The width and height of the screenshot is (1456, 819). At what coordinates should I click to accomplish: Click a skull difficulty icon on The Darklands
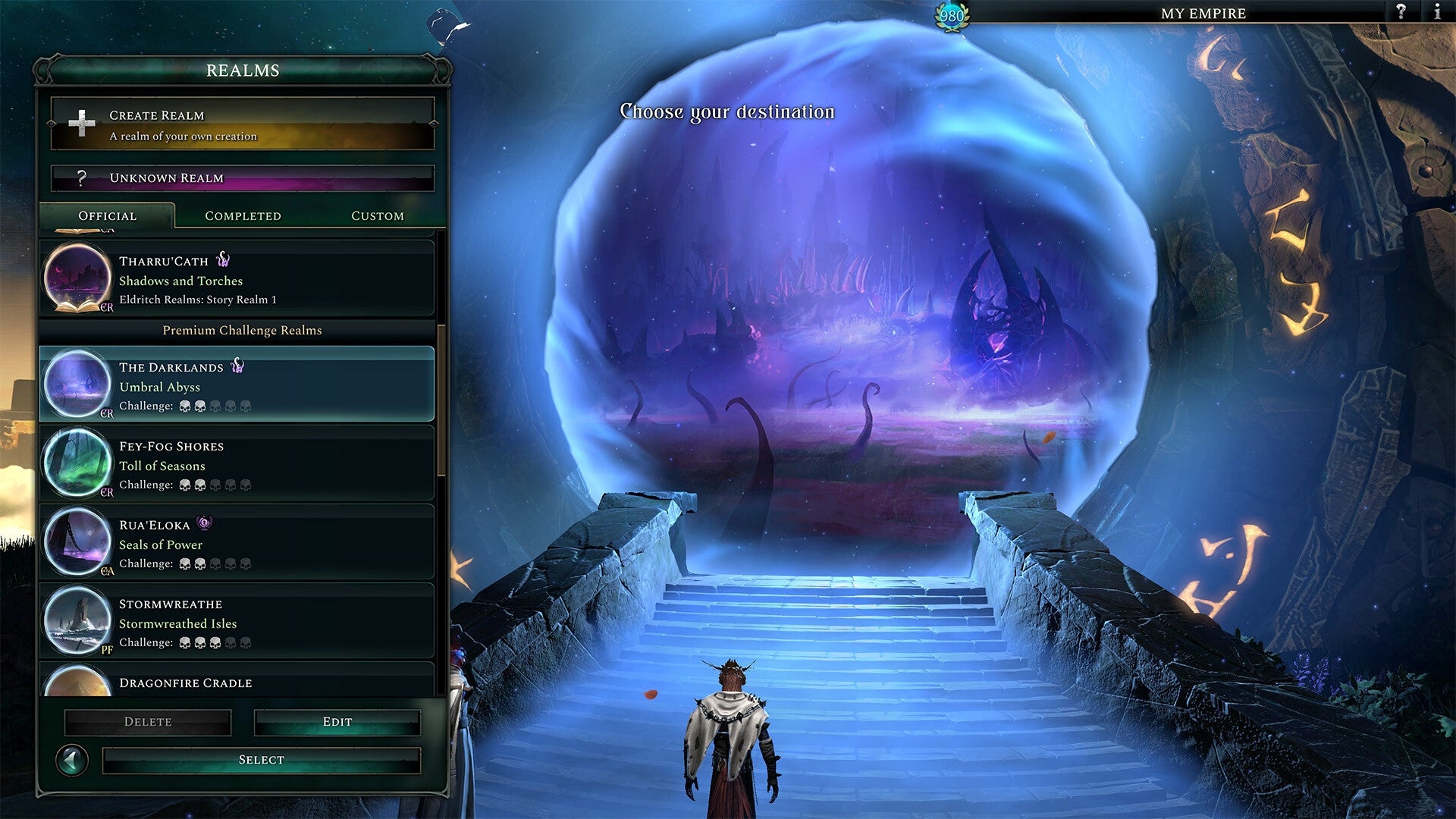click(x=184, y=406)
